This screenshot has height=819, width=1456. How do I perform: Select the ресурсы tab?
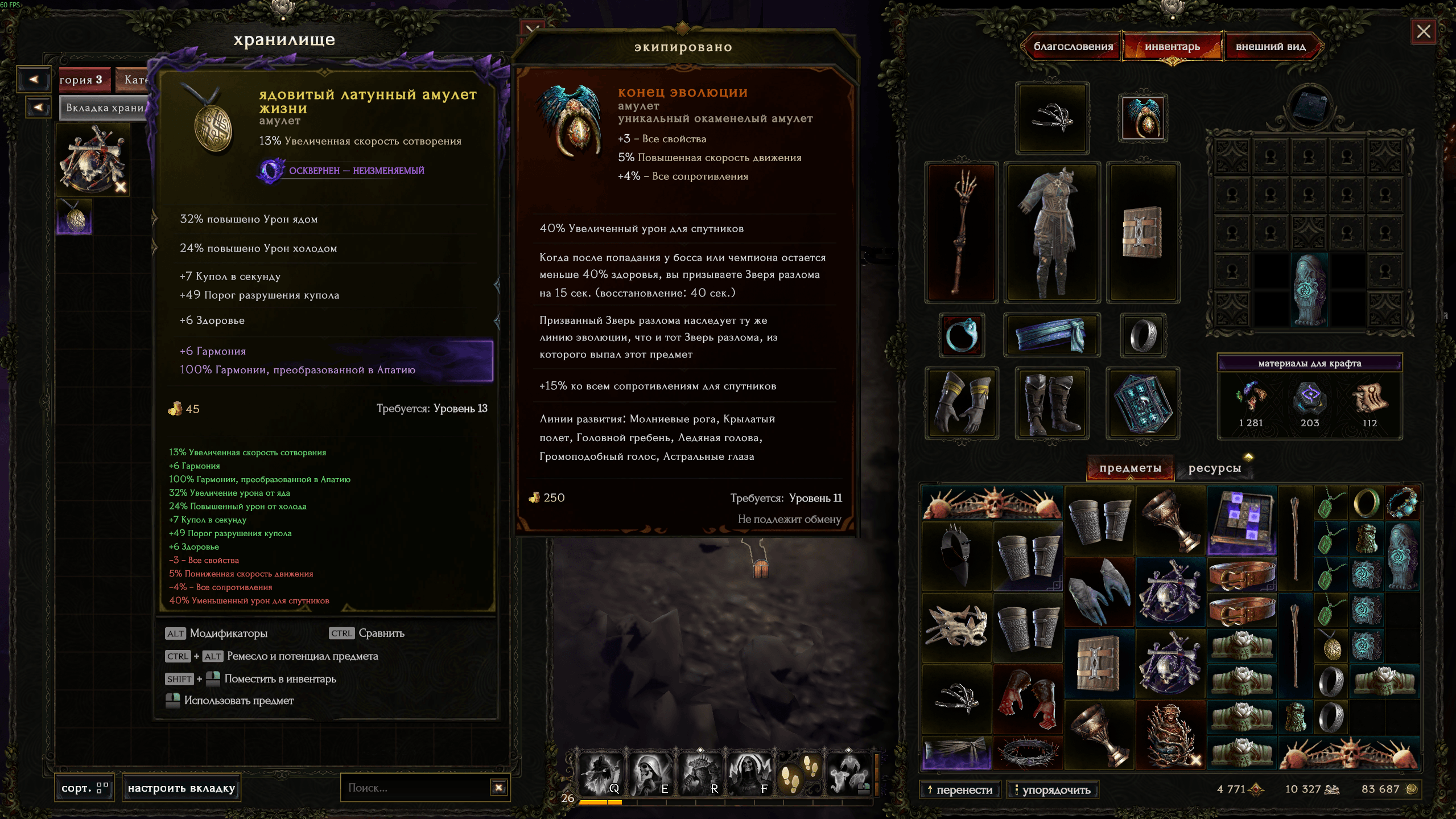coord(1214,468)
